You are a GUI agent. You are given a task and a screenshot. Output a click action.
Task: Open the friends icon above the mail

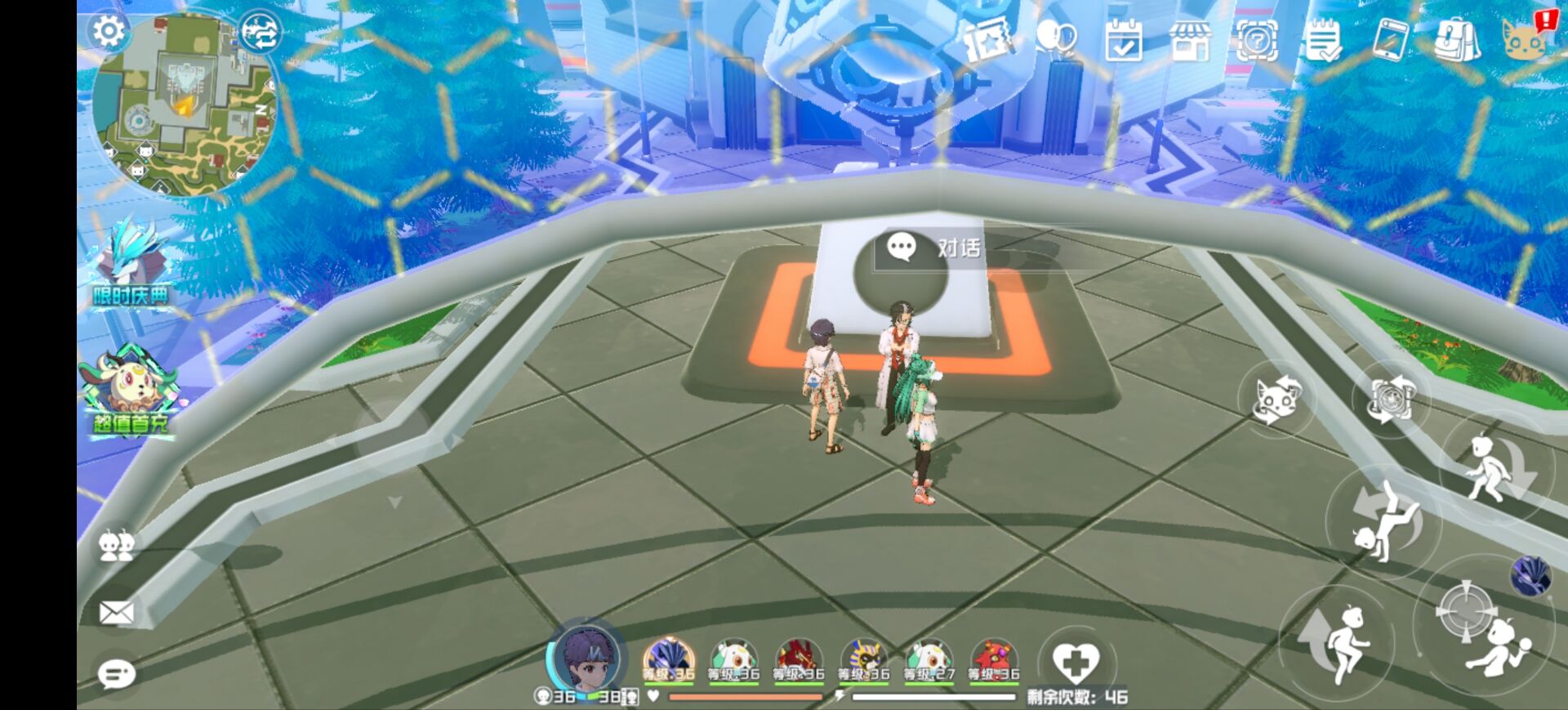point(116,546)
